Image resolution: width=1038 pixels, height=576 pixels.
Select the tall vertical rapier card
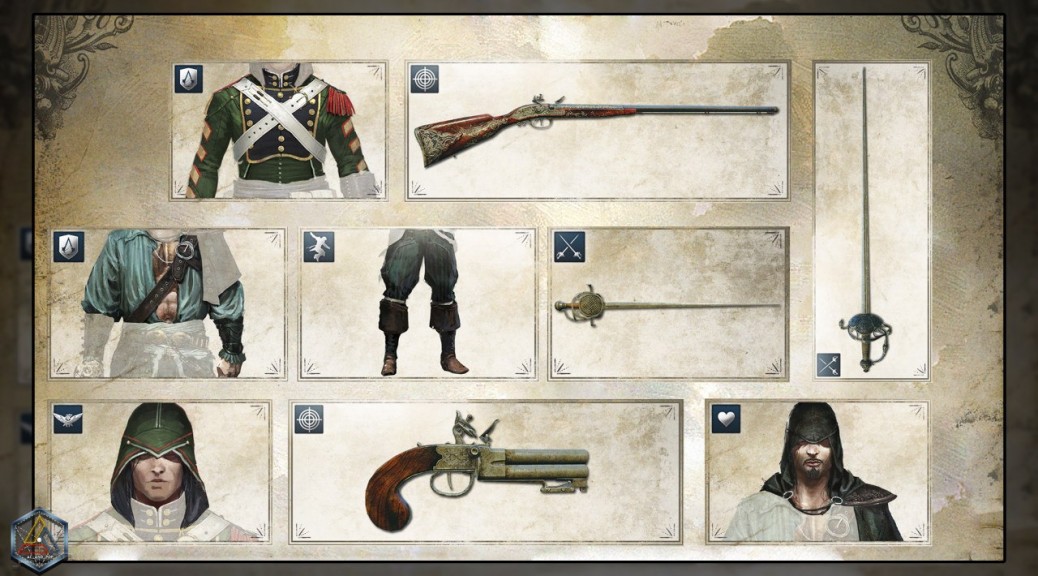coord(871,220)
